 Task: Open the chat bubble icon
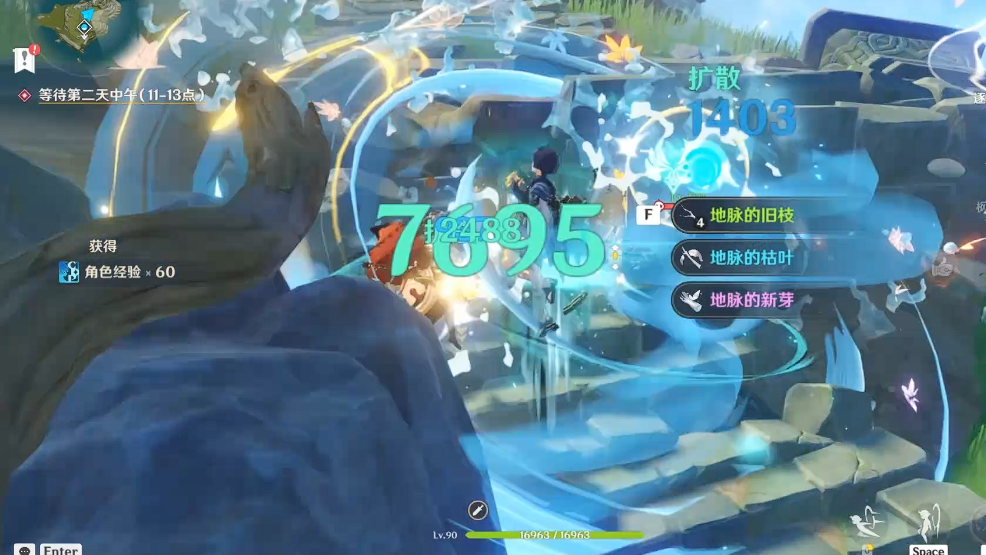point(24,549)
